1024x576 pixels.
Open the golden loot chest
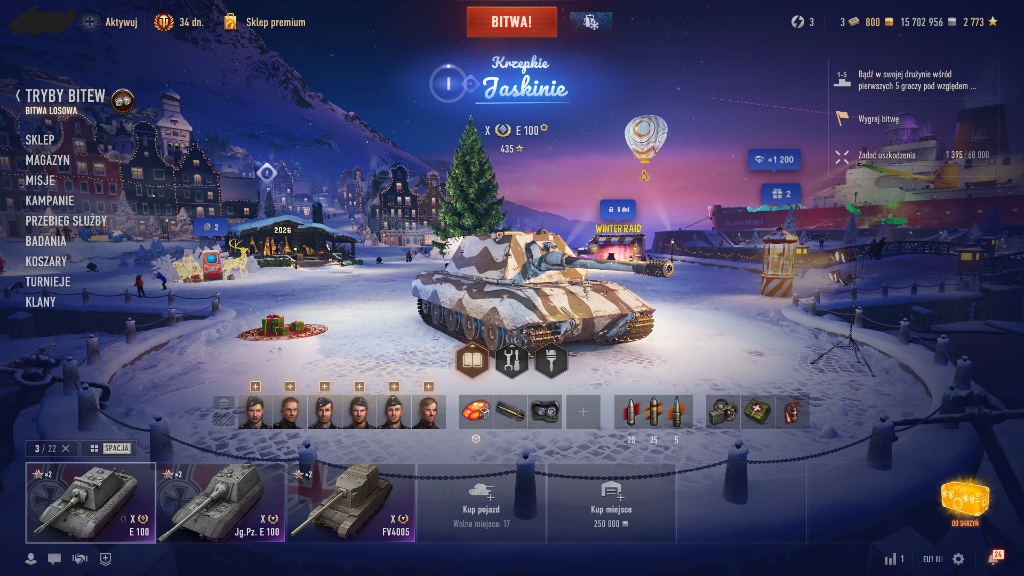965,497
